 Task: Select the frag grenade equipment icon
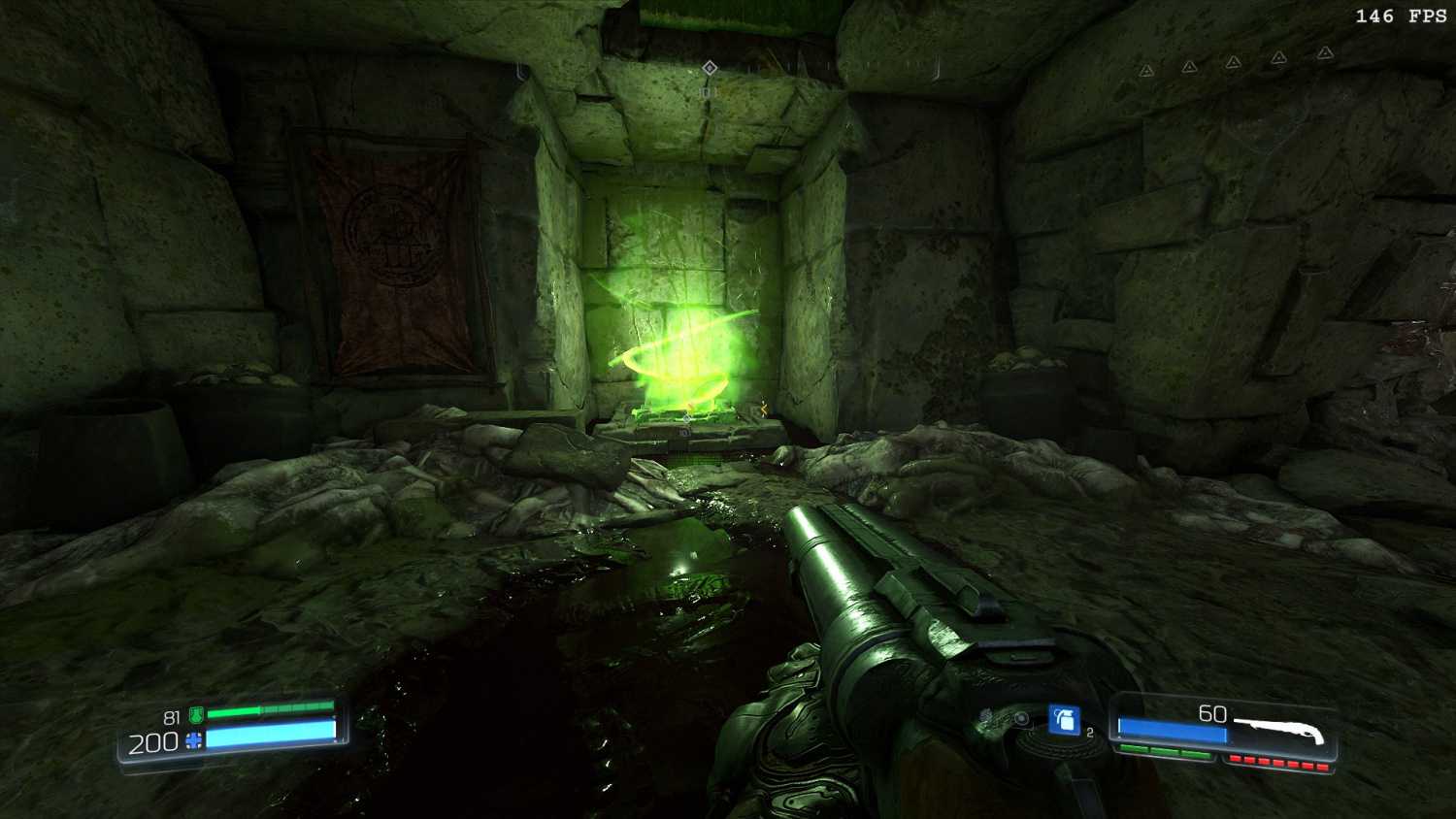(x=1064, y=720)
